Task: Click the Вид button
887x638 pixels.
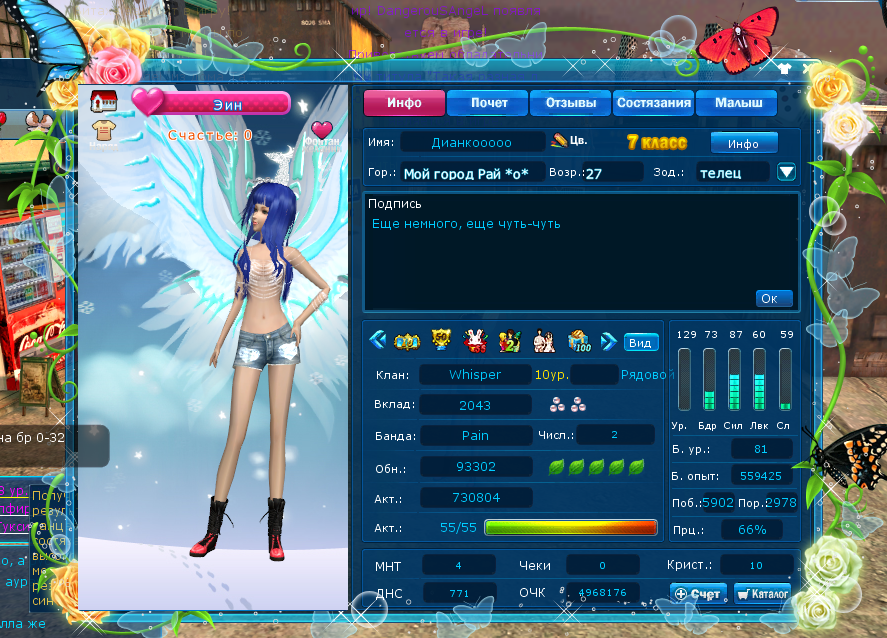Action: [x=640, y=342]
